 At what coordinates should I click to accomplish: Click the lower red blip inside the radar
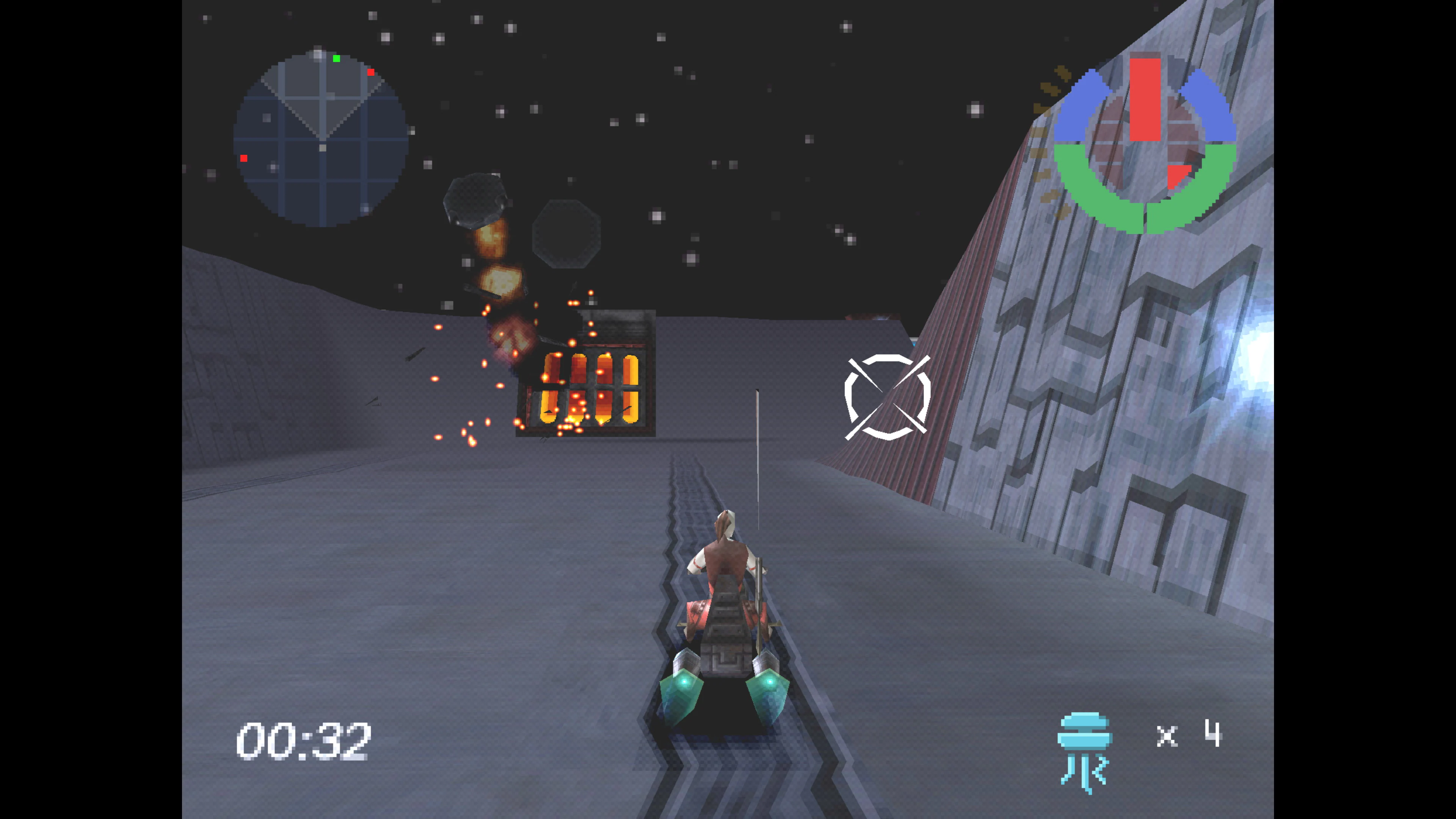tap(244, 158)
